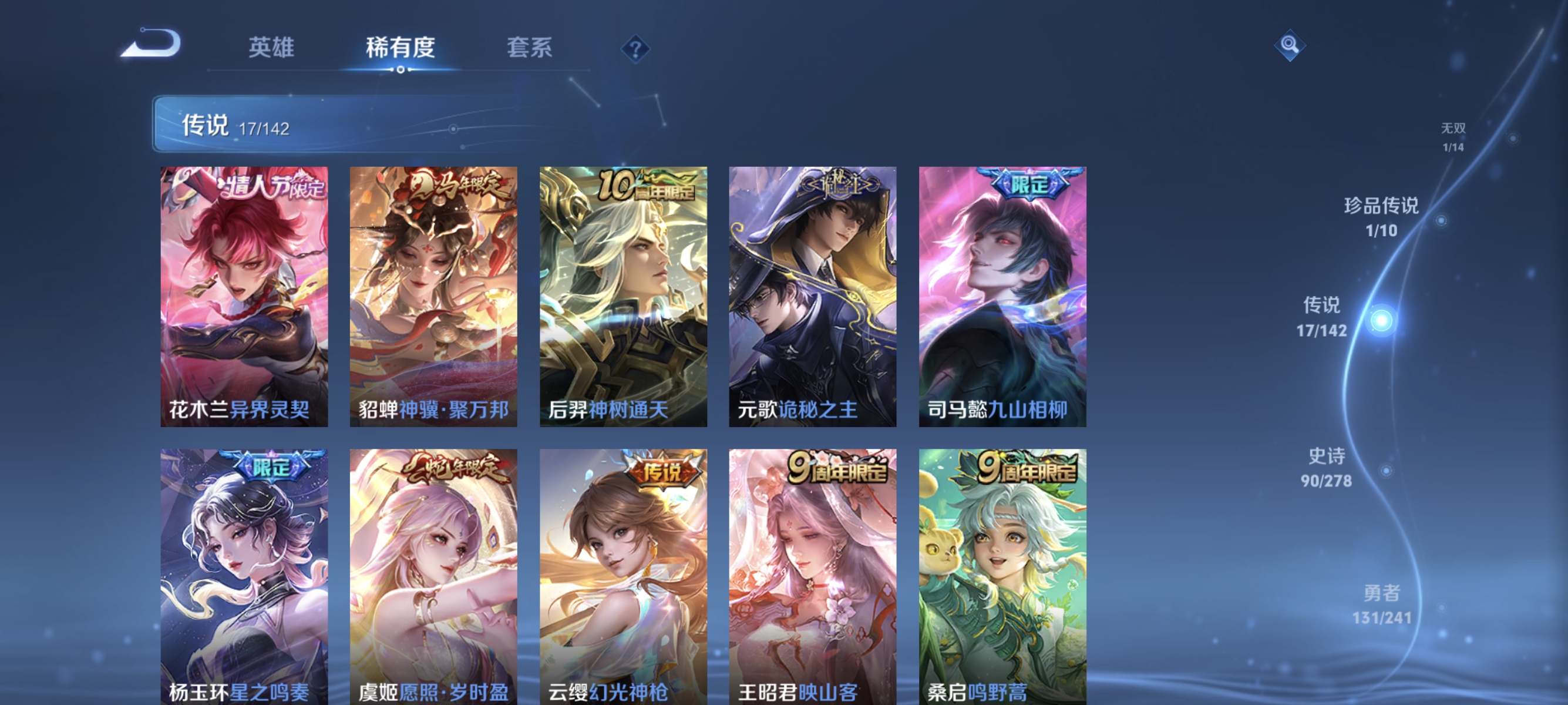Viewport: 1568px width, 705px height.
Task: Switch to the 套系 tab
Action: 530,48
